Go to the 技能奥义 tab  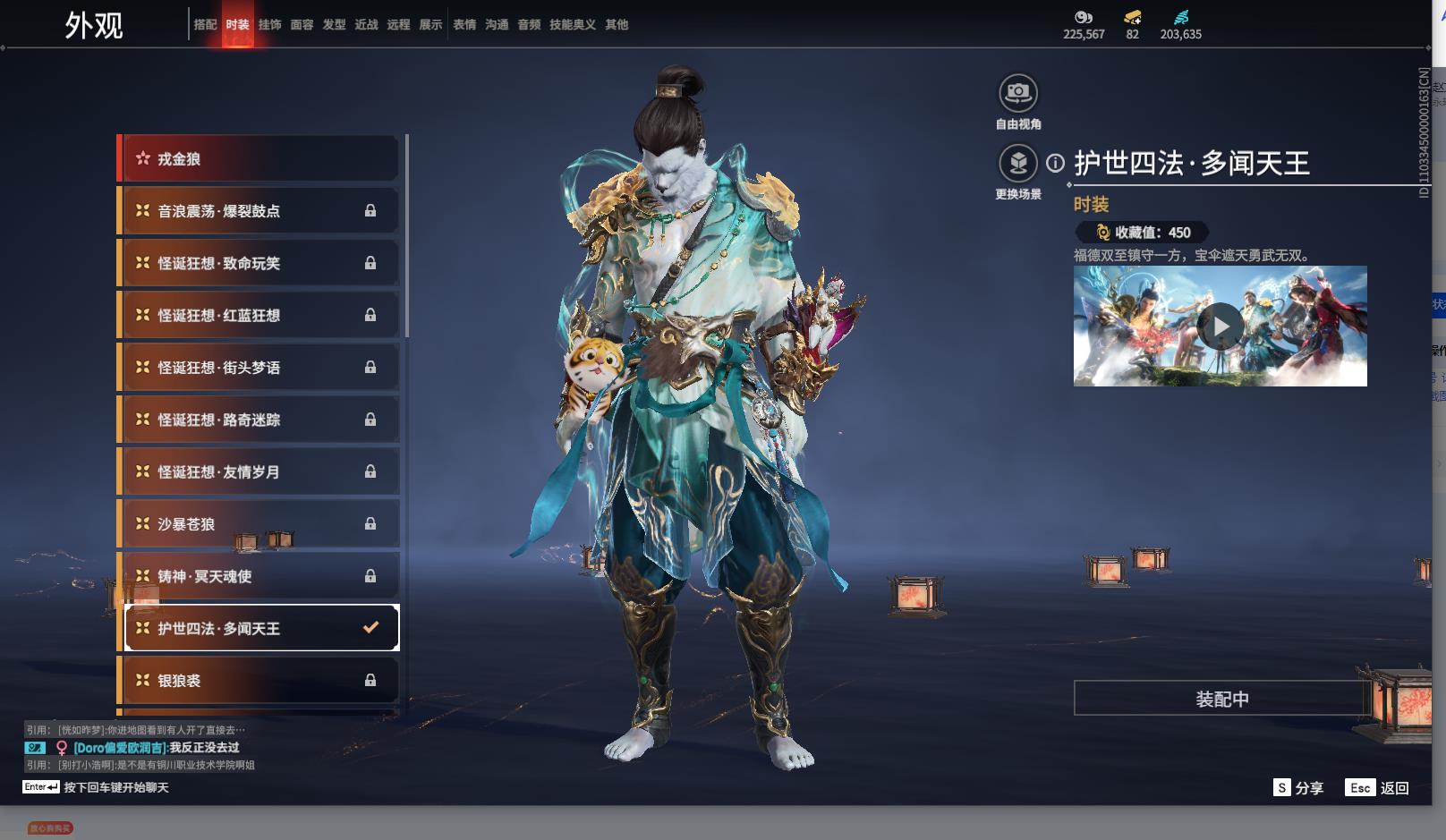[x=572, y=25]
